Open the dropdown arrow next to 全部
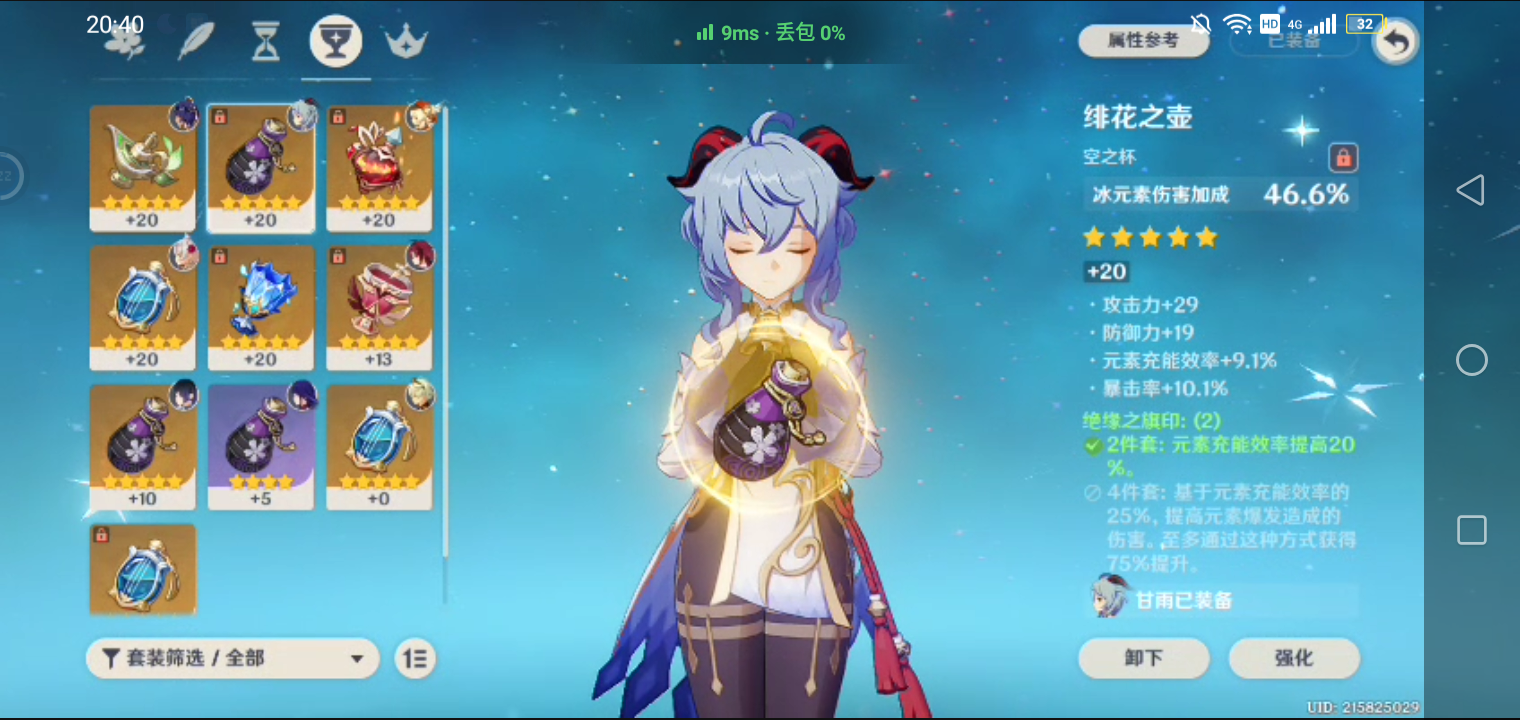 [x=356, y=658]
